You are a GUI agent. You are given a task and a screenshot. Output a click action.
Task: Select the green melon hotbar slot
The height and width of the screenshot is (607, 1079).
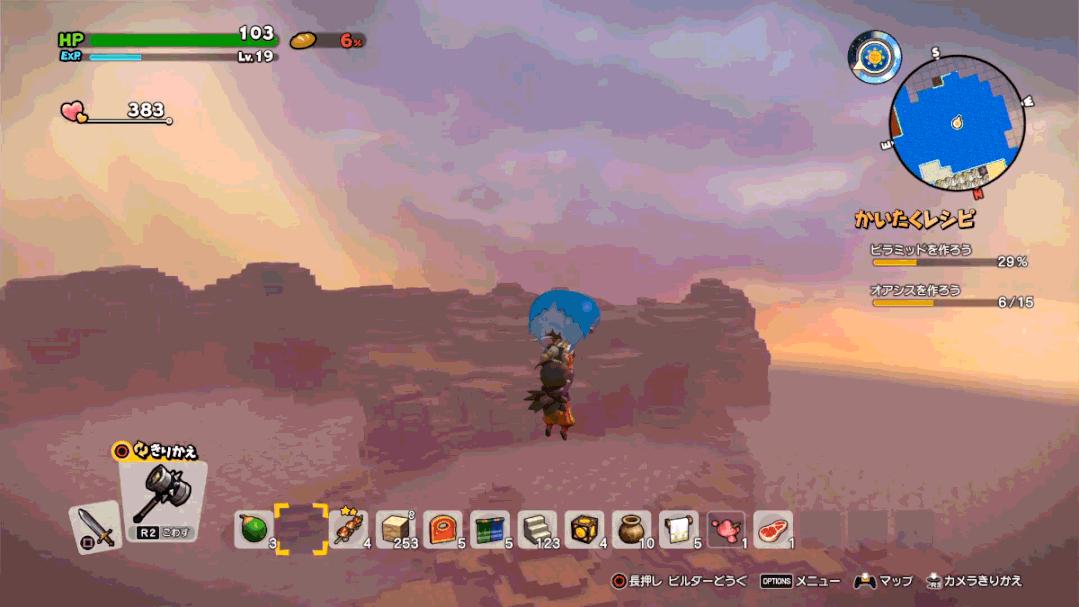pos(254,529)
